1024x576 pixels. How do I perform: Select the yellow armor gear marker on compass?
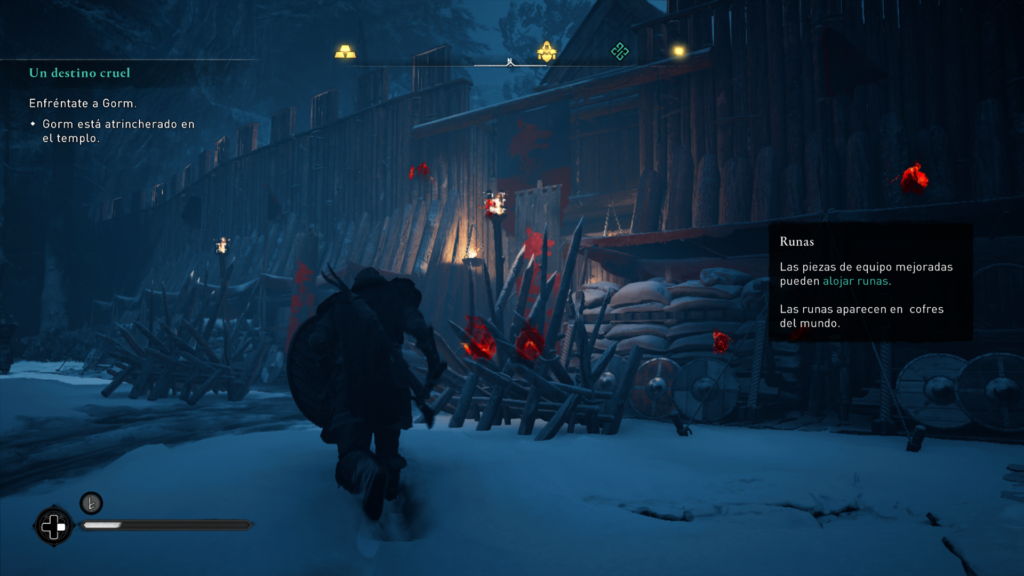[x=546, y=51]
